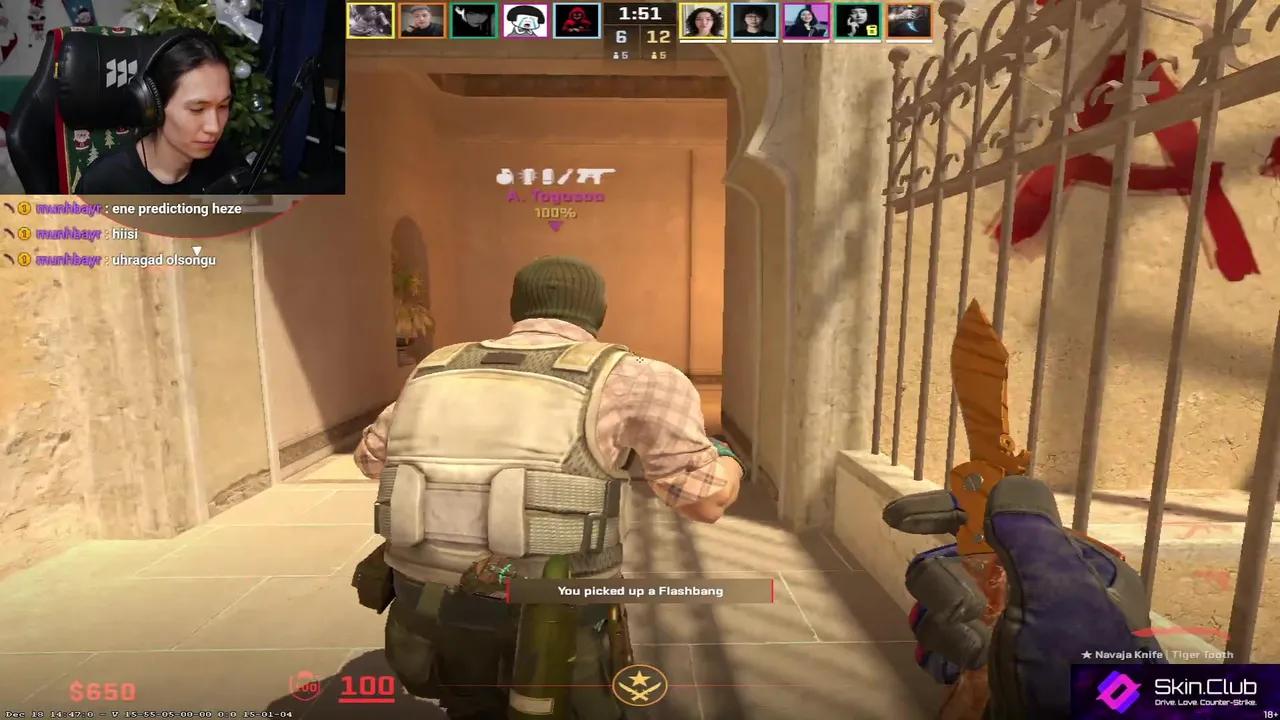
Task: Click the team emblem at the bottom center
Action: [640, 684]
